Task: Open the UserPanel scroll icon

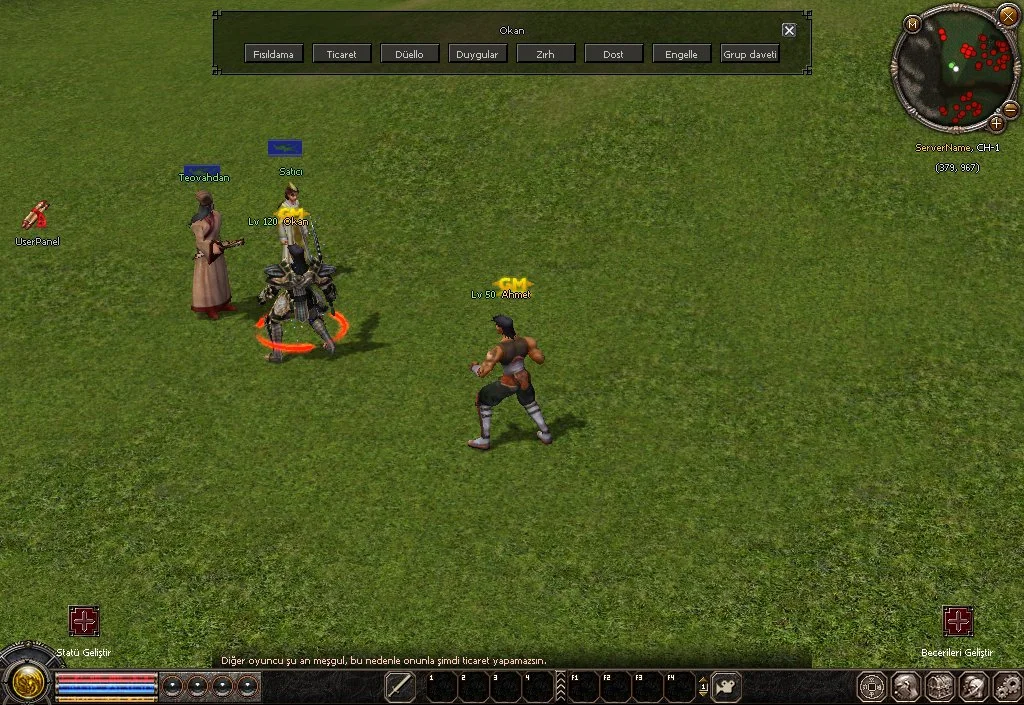Action: [x=37, y=216]
